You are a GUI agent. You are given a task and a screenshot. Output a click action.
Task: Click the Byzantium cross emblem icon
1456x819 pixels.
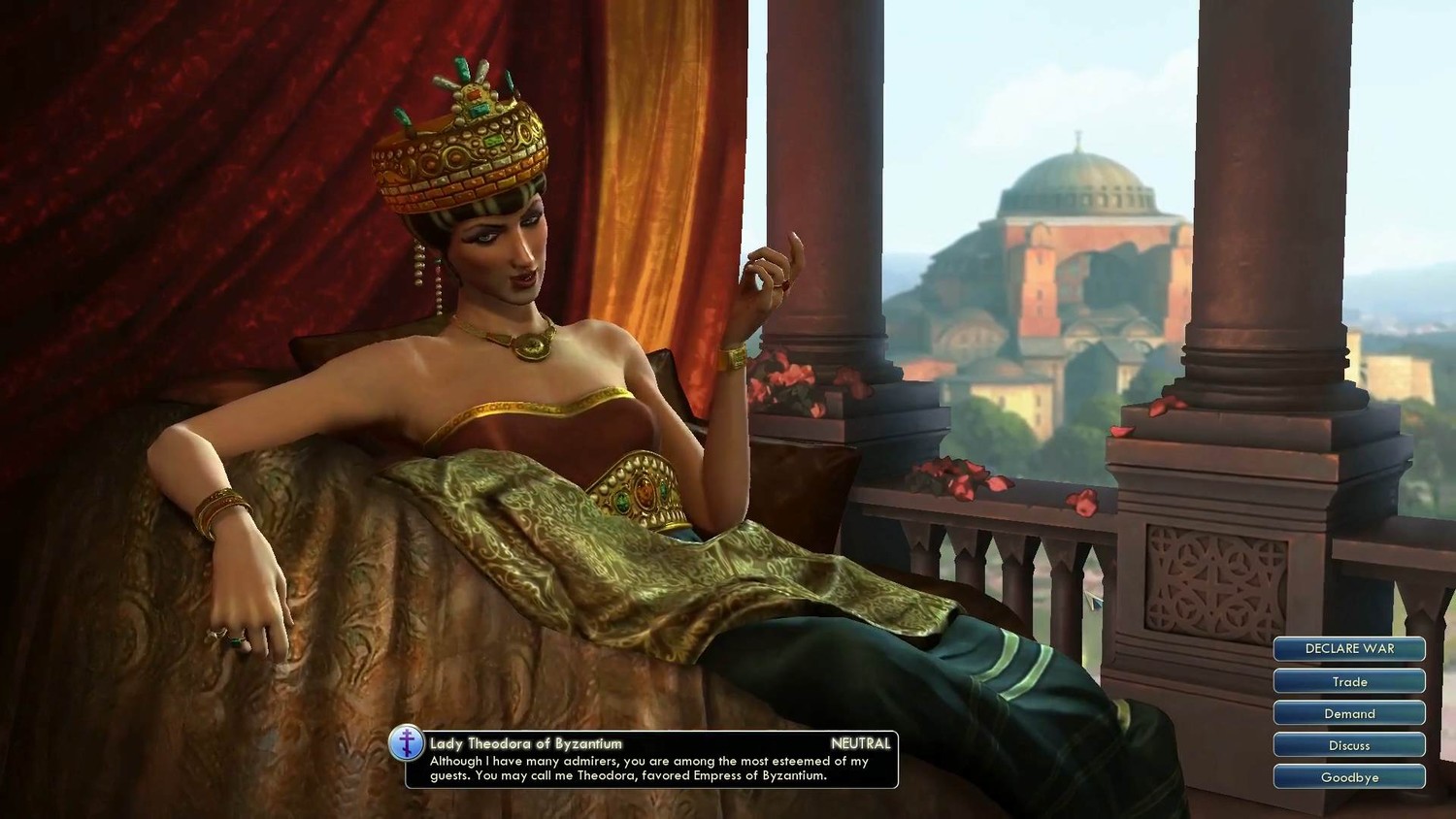(x=407, y=744)
